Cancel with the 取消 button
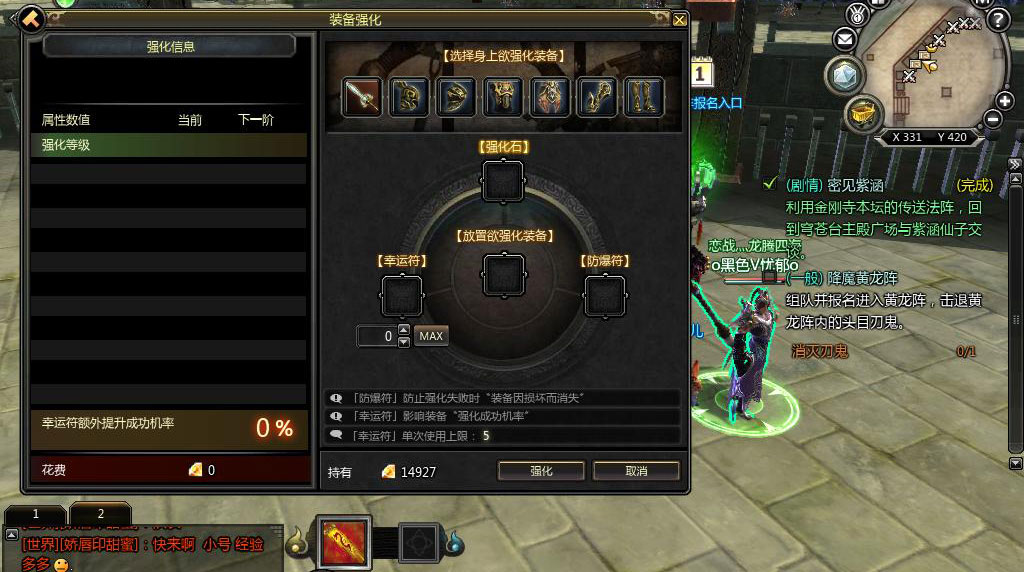 (636, 471)
